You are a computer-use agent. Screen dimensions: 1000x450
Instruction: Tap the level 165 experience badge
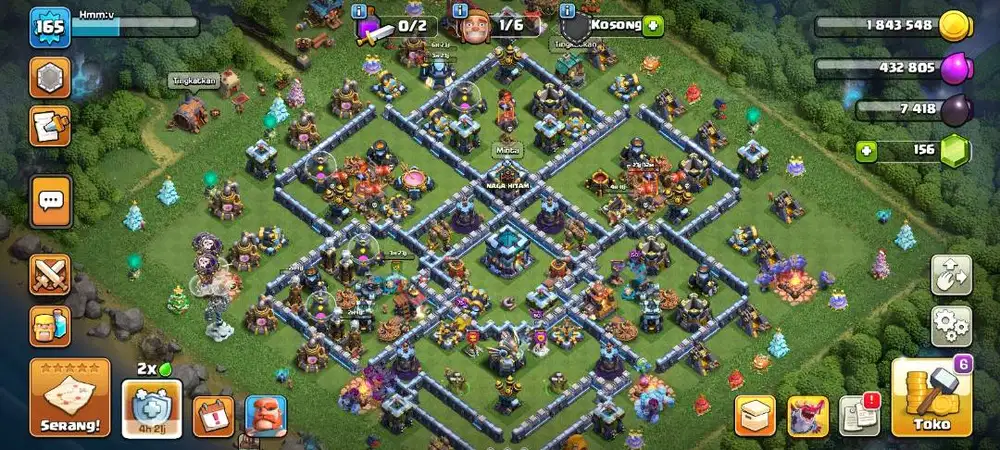48,27
